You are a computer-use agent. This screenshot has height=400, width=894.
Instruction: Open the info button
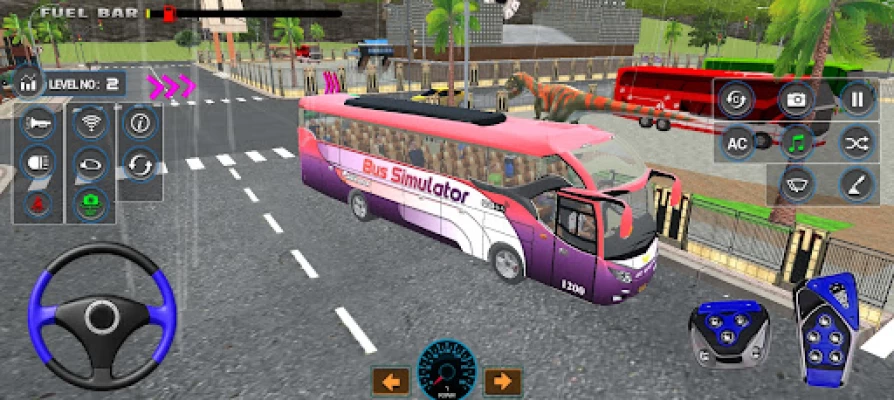(140, 124)
